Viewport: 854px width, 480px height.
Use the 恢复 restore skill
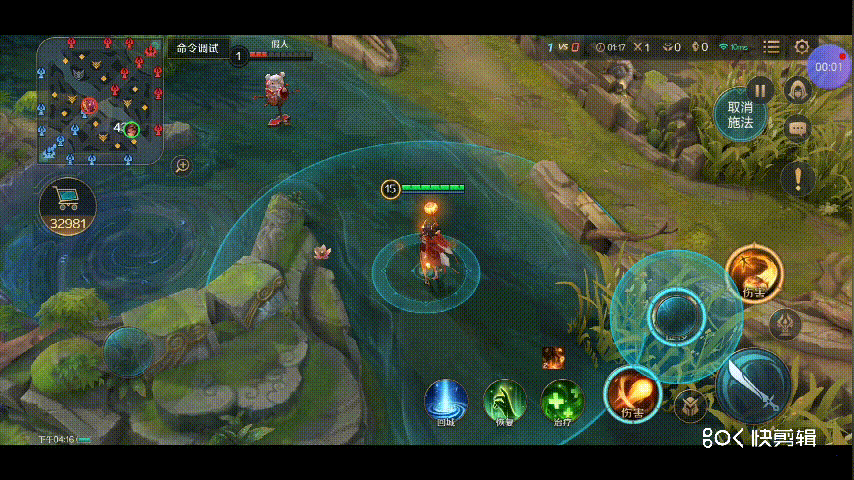point(505,401)
